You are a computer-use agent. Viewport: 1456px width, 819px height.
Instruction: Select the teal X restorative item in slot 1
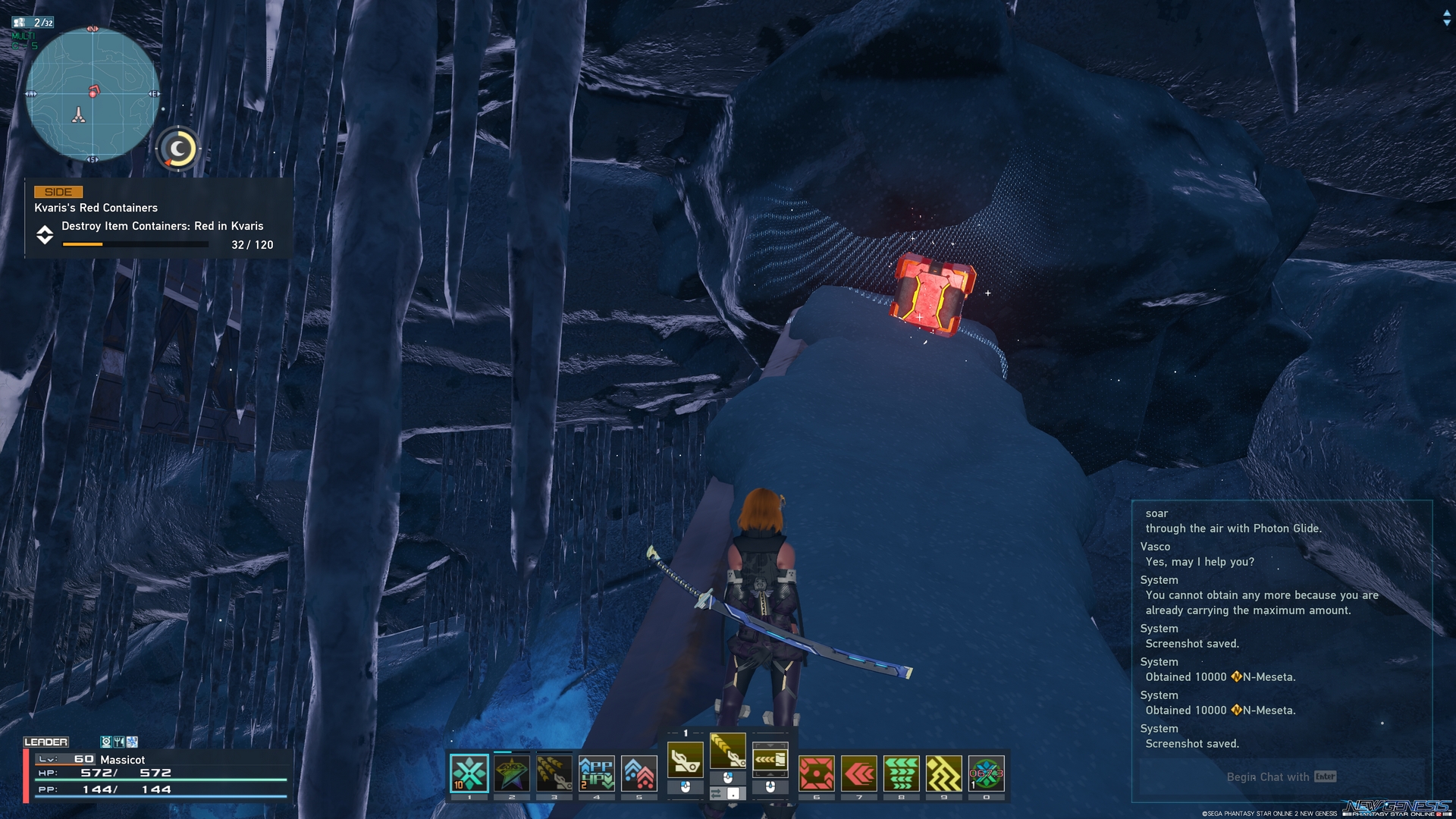tap(469, 773)
